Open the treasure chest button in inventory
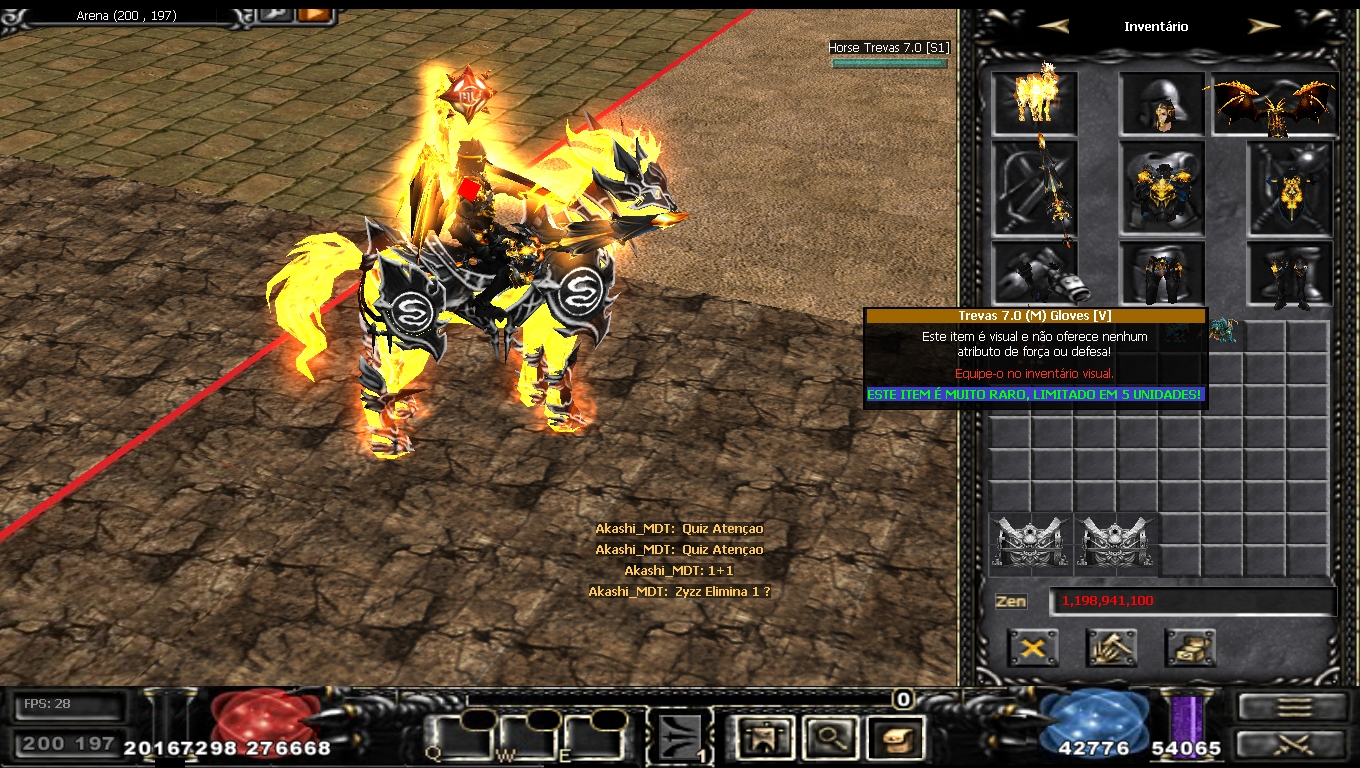This screenshot has width=1360, height=768. tap(1190, 648)
